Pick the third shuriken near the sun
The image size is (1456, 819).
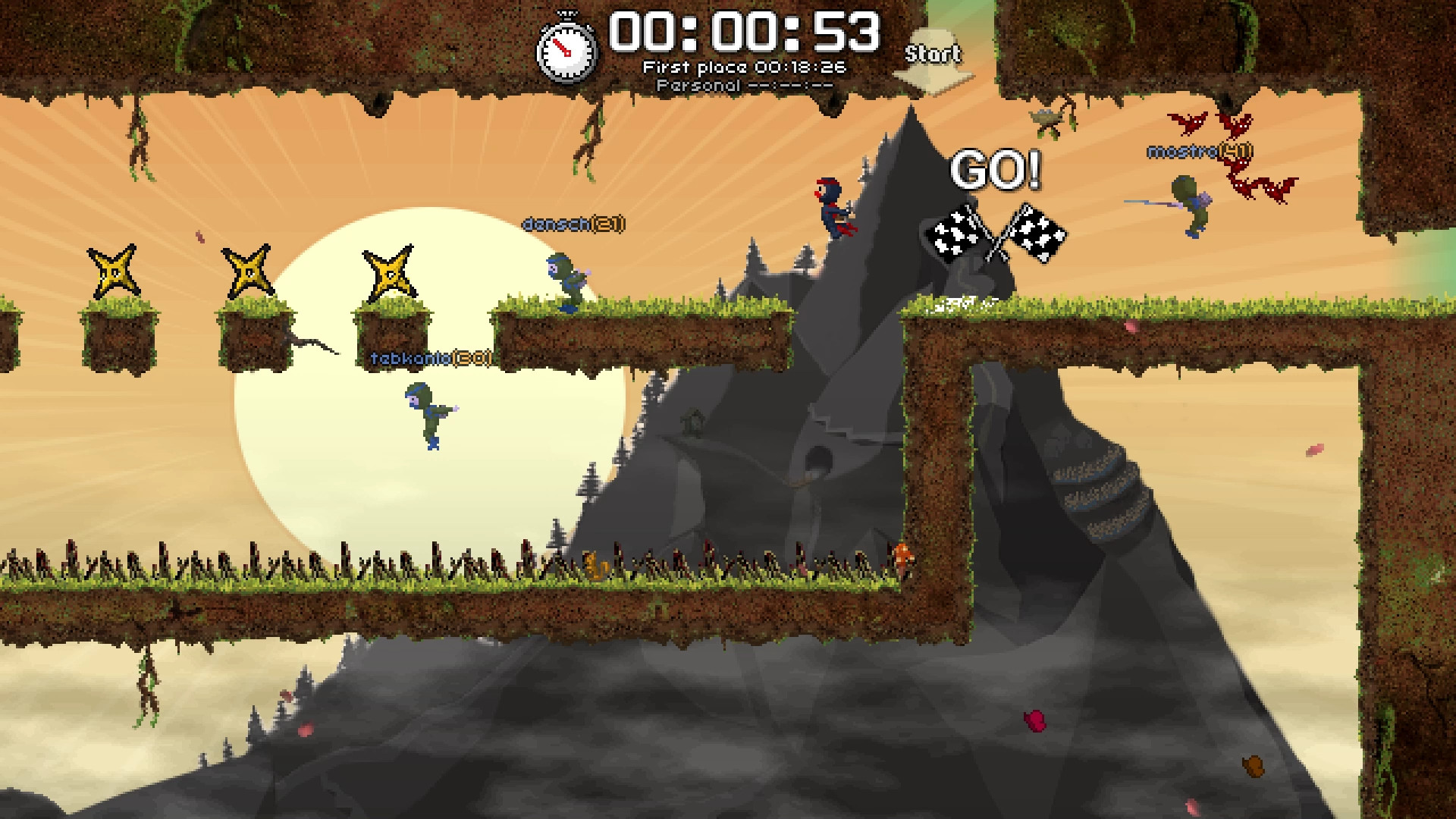pos(390,273)
